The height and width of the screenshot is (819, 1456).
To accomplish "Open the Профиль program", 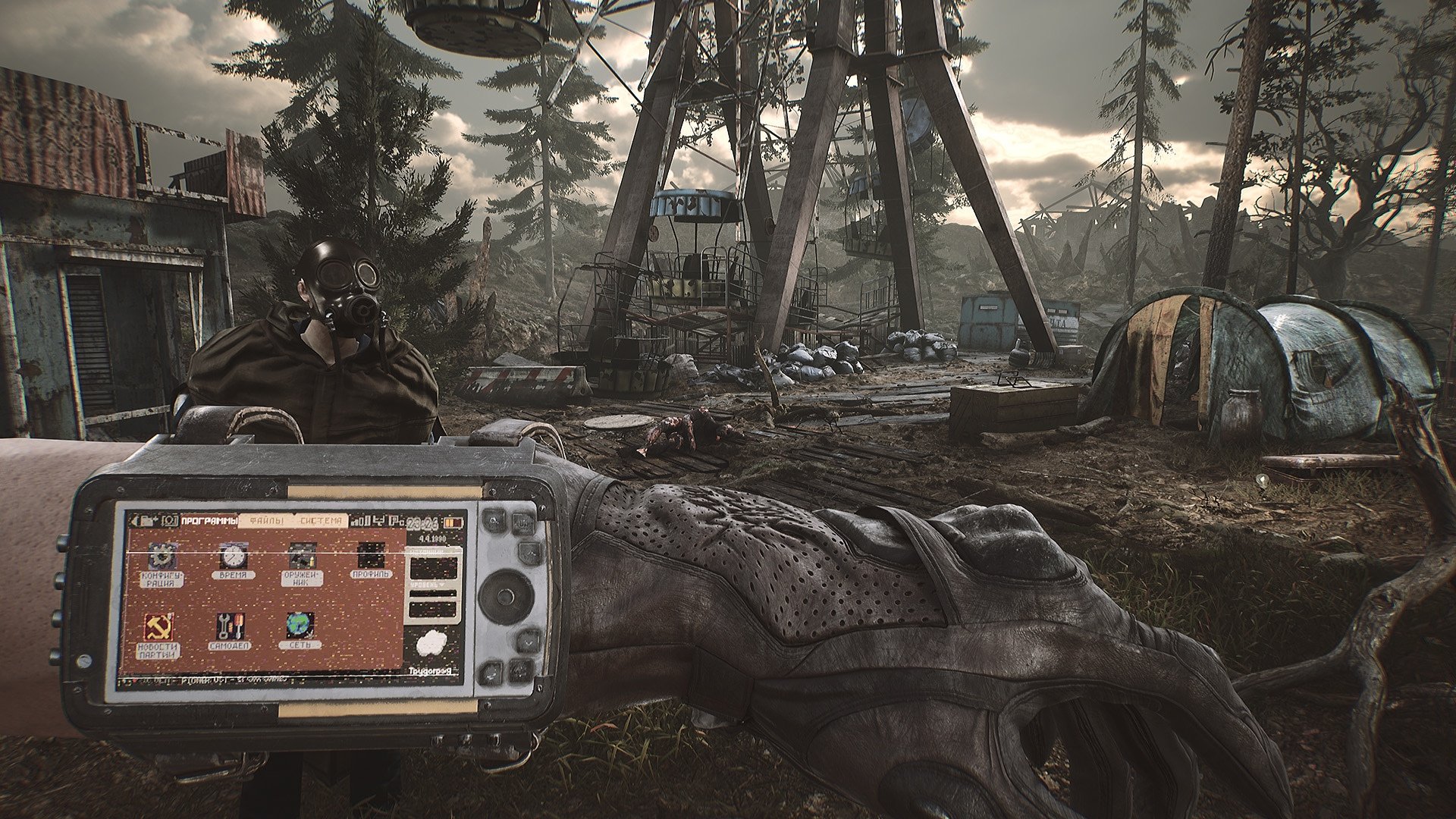I will point(371,557).
